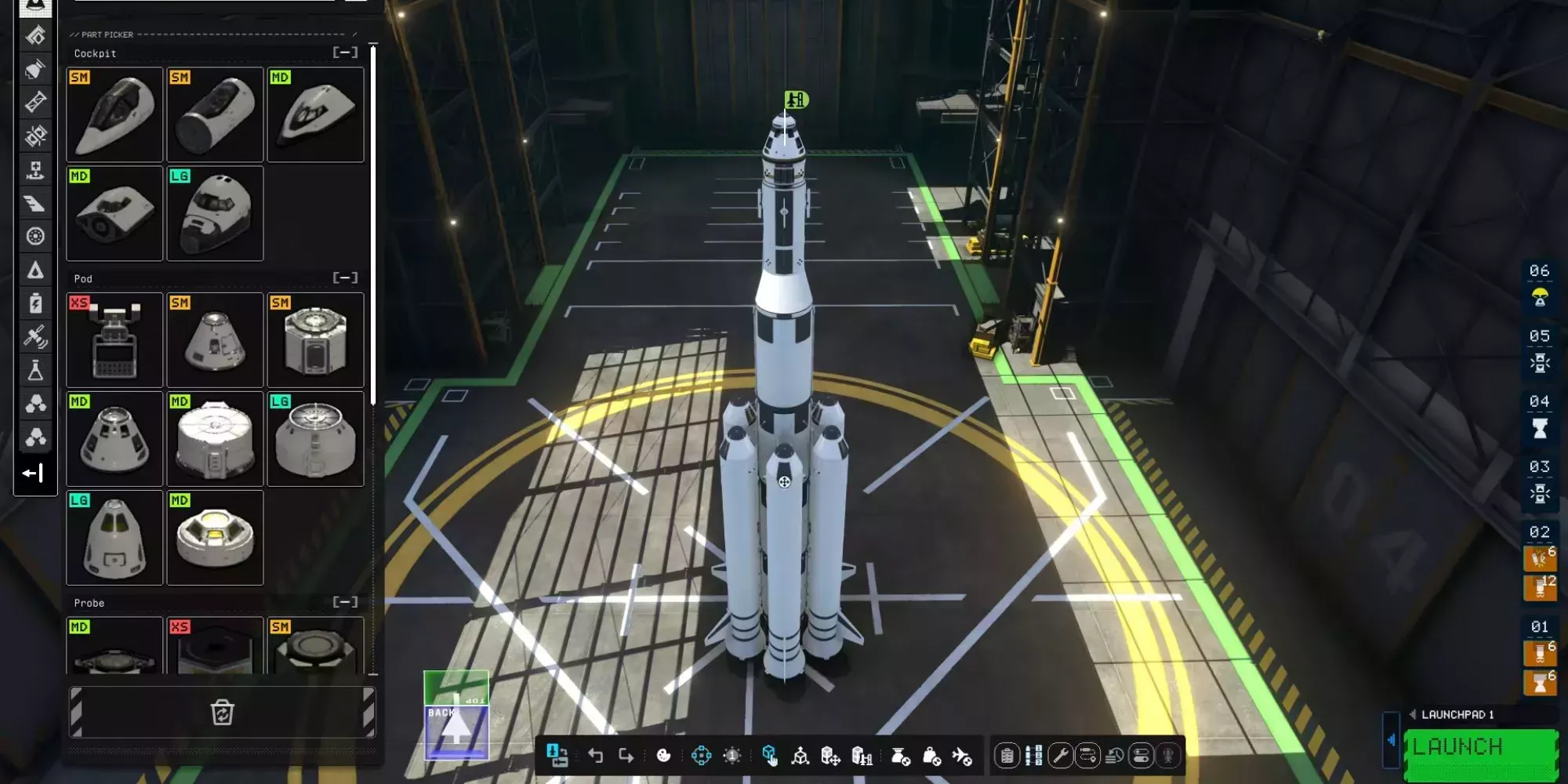Click the orientation cube's BACK face
The height and width of the screenshot is (784, 1568).
pyautogui.click(x=456, y=731)
